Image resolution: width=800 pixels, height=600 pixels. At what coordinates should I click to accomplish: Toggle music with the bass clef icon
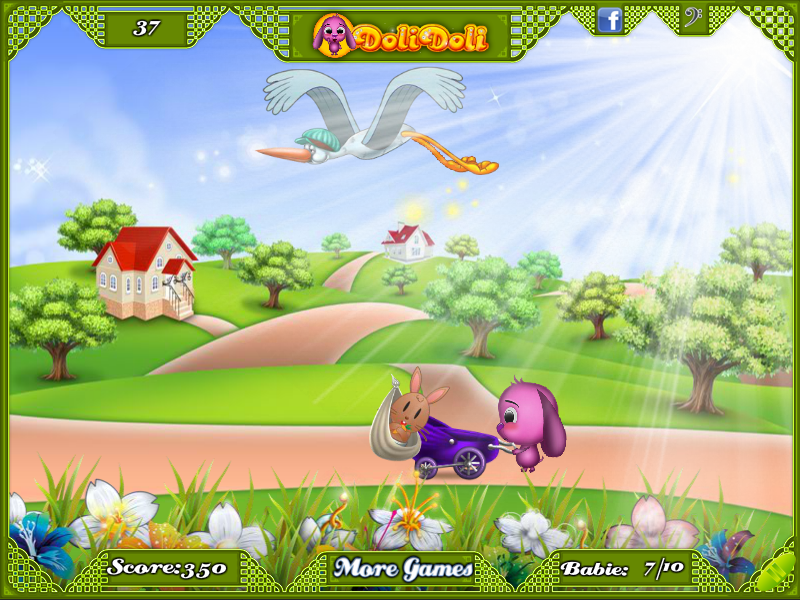click(x=692, y=18)
